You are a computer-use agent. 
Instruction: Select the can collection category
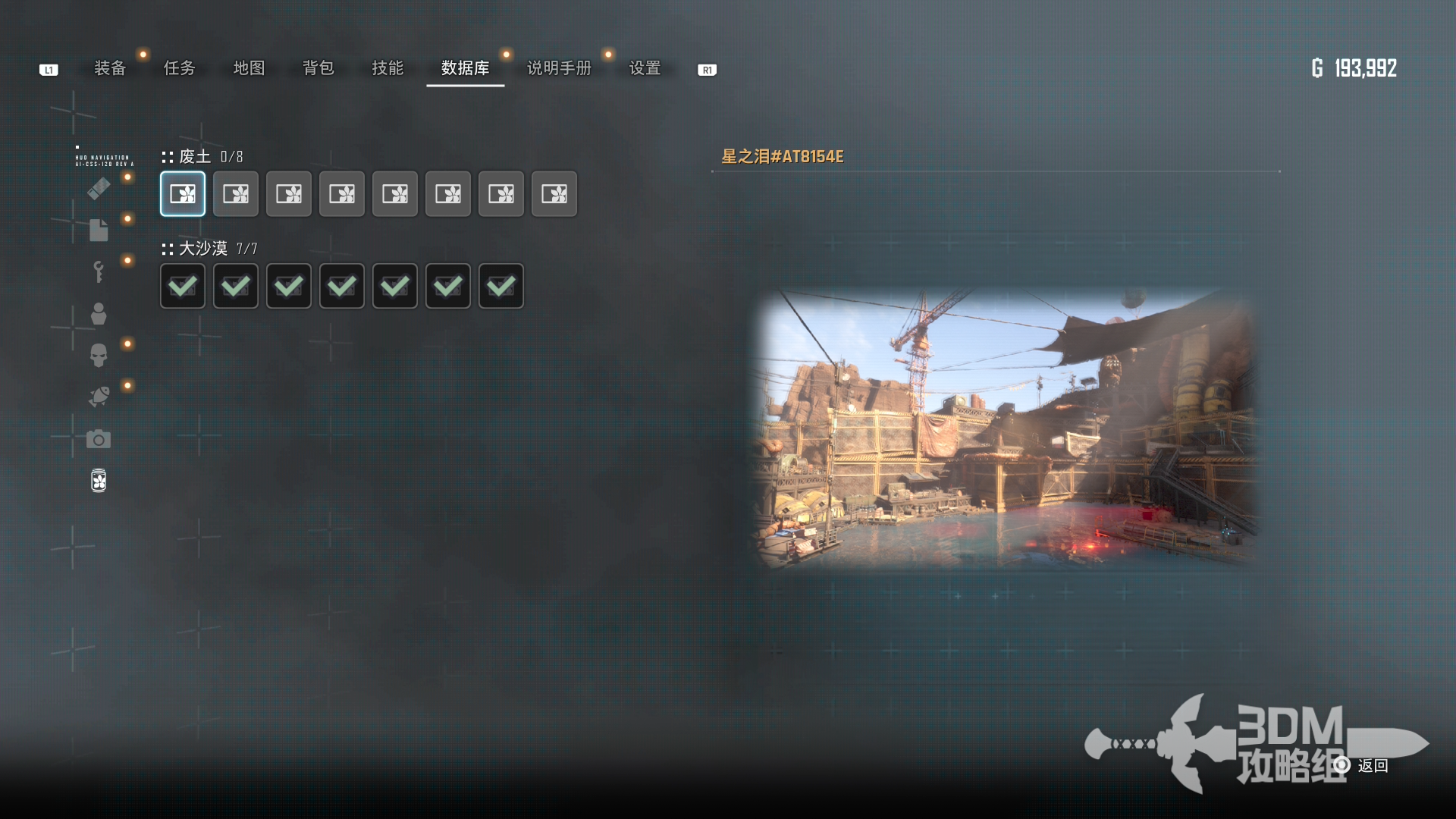(x=99, y=481)
